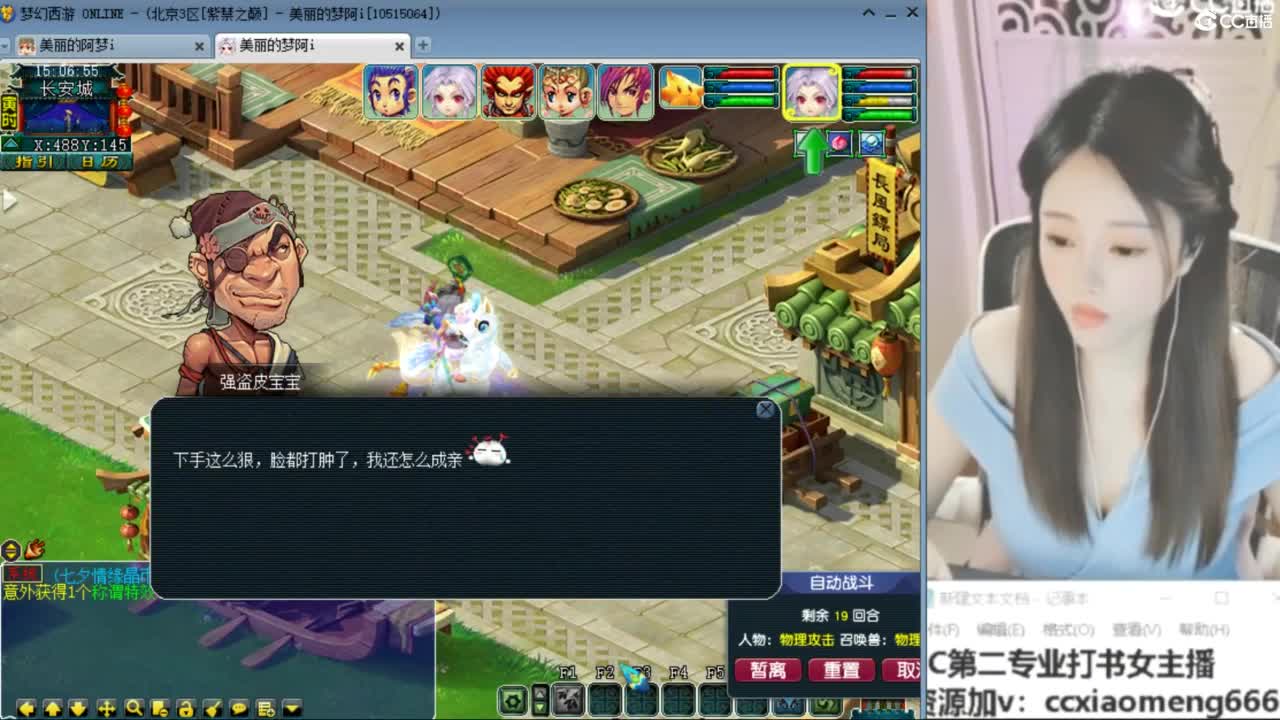Click the broom cleanup icon in toolbar

(x=213, y=708)
